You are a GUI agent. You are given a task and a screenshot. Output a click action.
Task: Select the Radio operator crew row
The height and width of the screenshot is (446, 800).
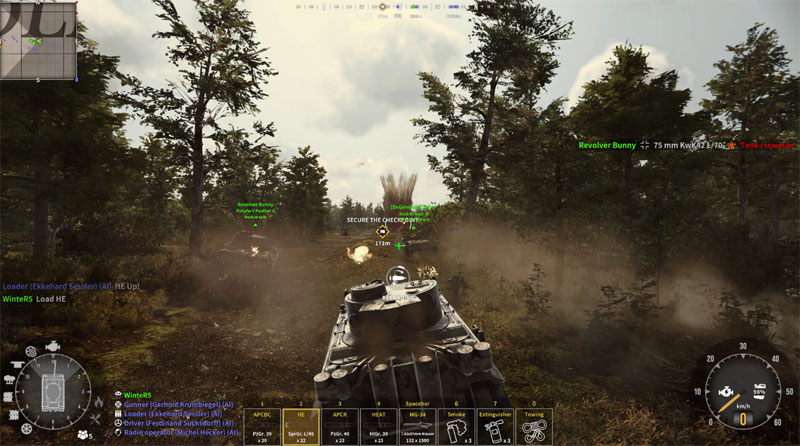click(176, 432)
